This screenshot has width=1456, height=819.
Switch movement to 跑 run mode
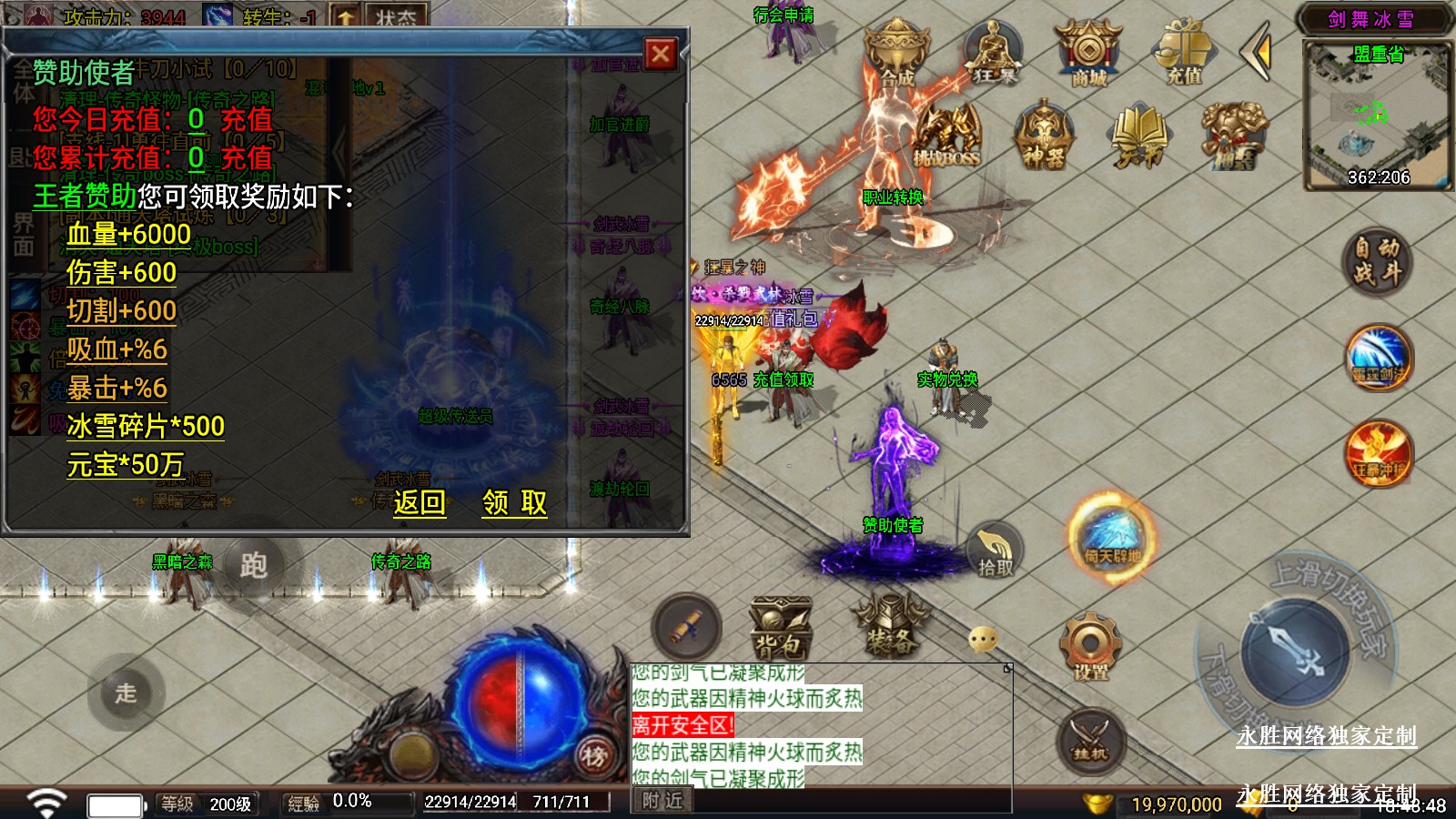[x=253, y=566]
